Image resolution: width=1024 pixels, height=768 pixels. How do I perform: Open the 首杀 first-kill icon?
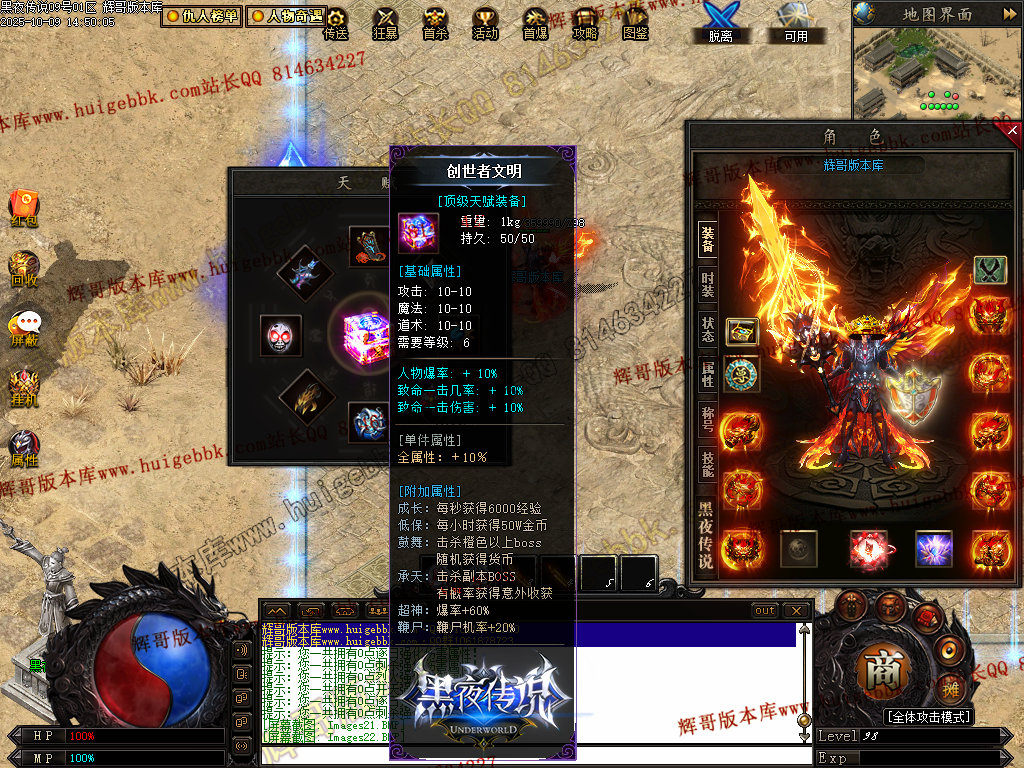(435, 23)
